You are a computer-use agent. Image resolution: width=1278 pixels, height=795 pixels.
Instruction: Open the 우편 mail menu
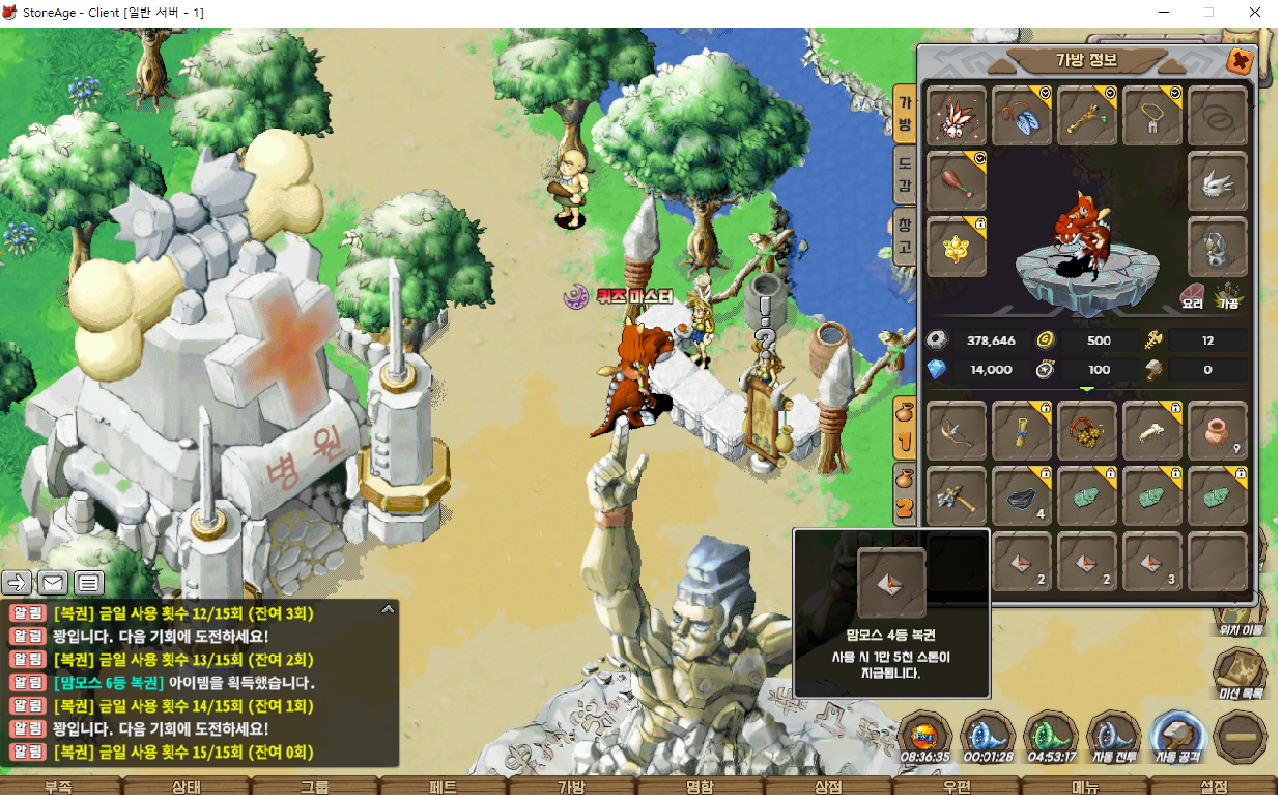957,786
